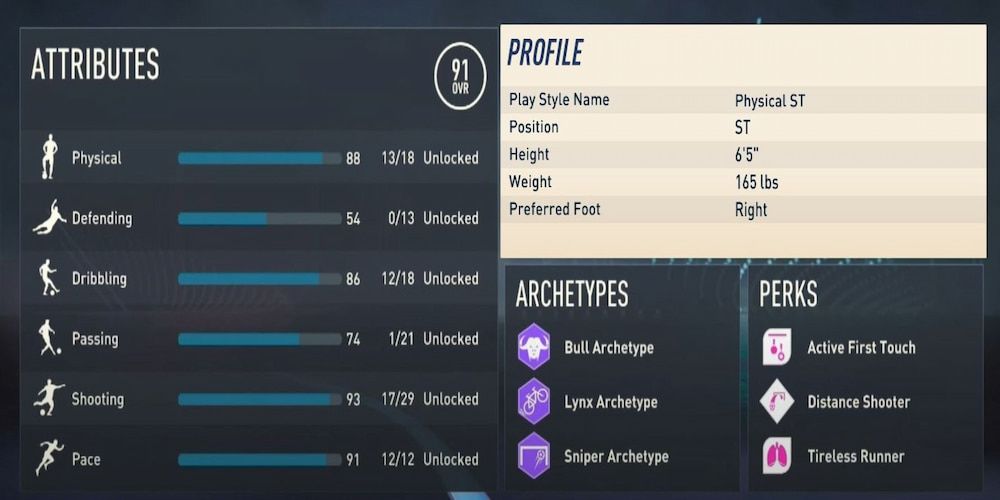The width and height of the screenshot is (1000, 500).
Task: Select the Height profile row
Action: tap(743, 155)
